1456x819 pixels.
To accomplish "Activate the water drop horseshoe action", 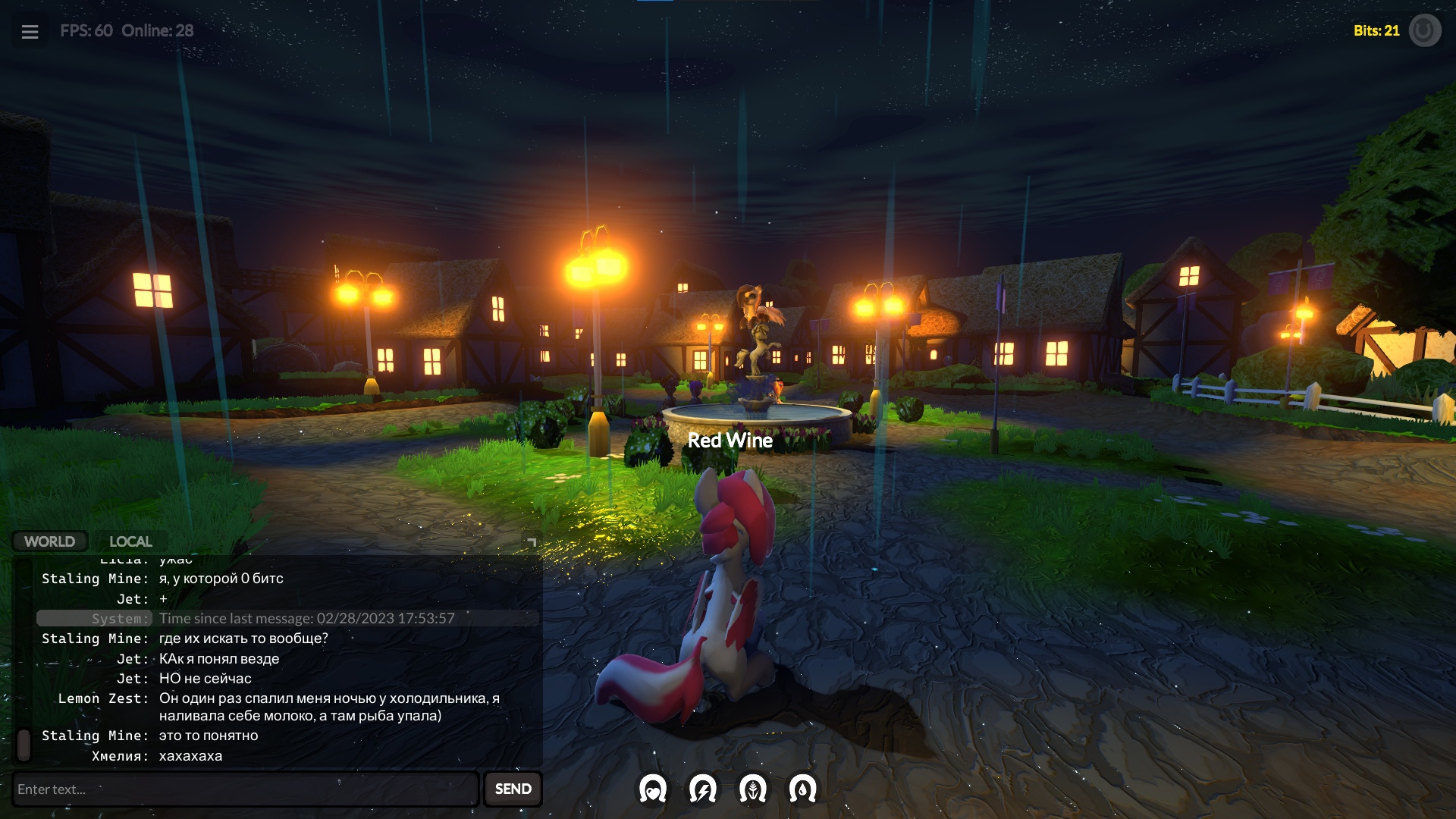I will click(x=802, y=789).
